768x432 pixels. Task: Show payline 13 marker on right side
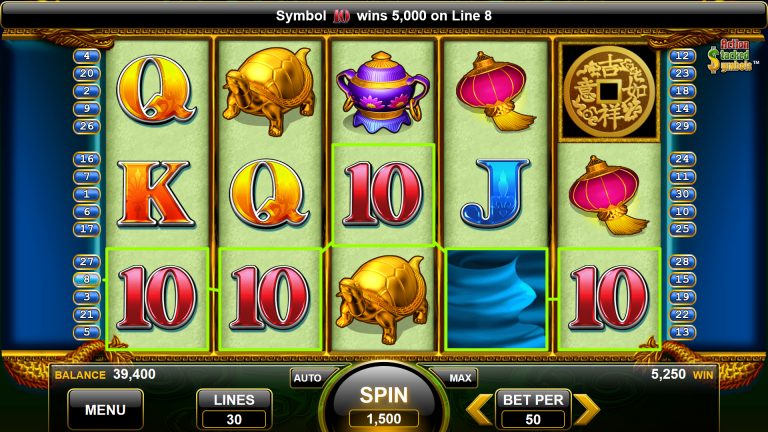[684, 332]
